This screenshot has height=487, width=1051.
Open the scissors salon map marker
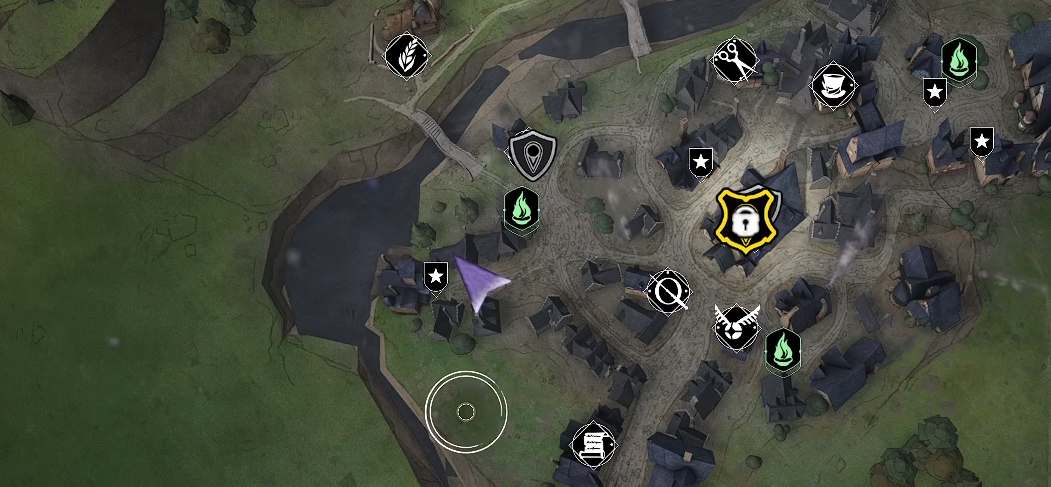click(737, 61)
